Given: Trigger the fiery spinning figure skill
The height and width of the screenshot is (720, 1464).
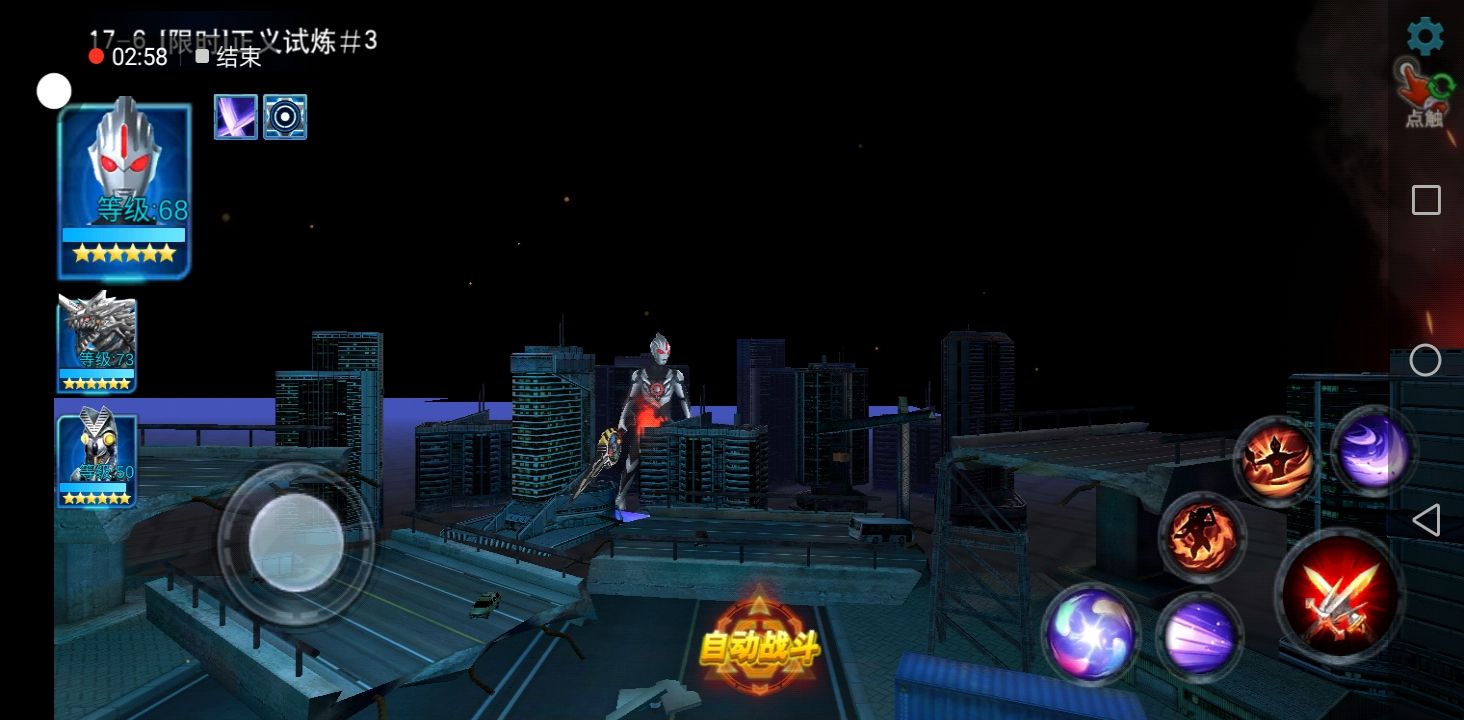Looking at the screenshot, I should pyautogui.click(x=1202, y=537).
